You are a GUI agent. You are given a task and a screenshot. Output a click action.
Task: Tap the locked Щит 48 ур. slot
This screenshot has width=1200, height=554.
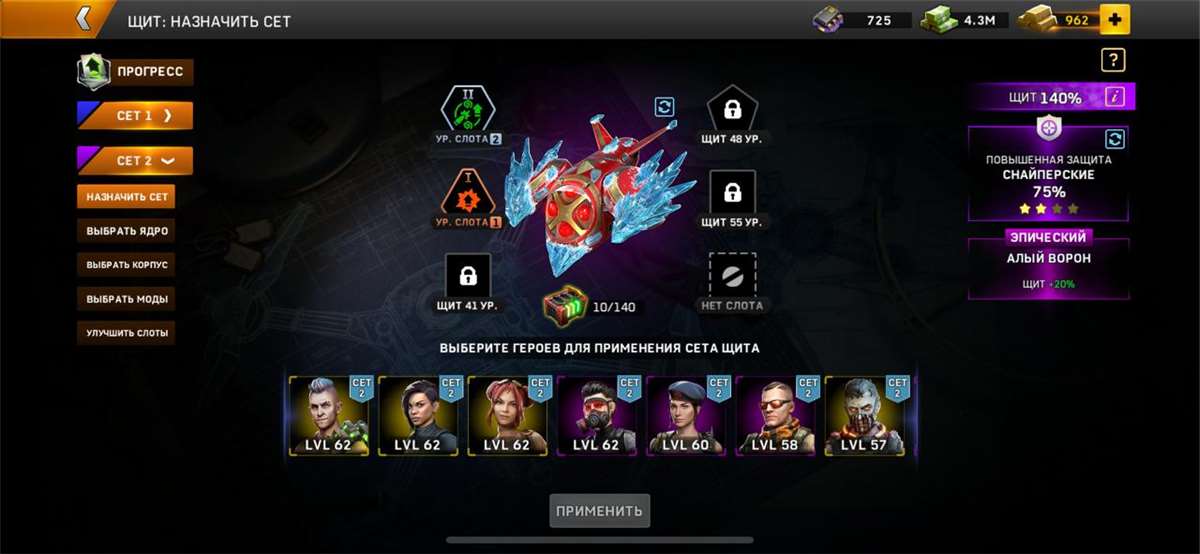tap(732, 110)
